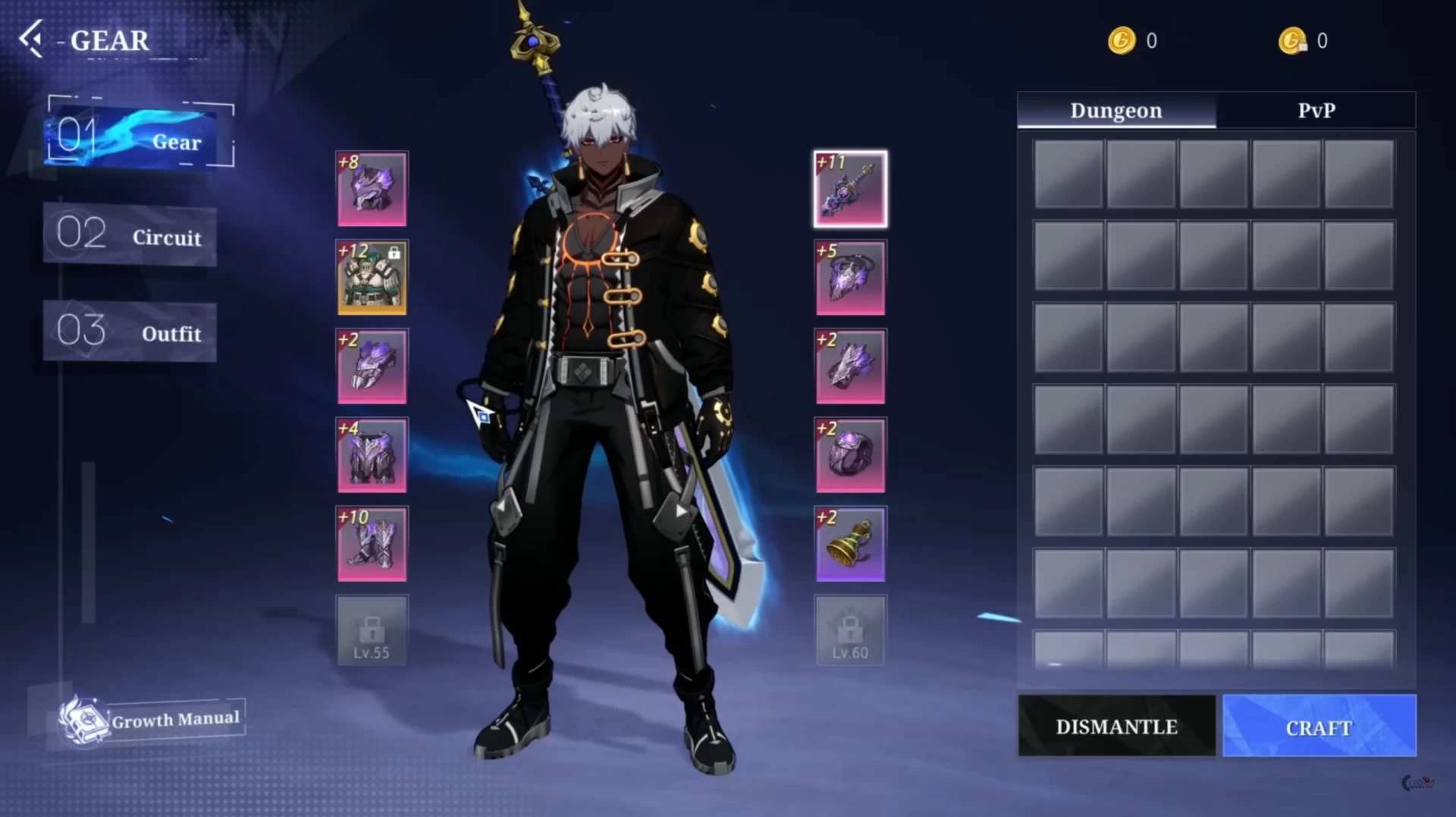Select the +11 weapon slot

click(x=850, y=189)
